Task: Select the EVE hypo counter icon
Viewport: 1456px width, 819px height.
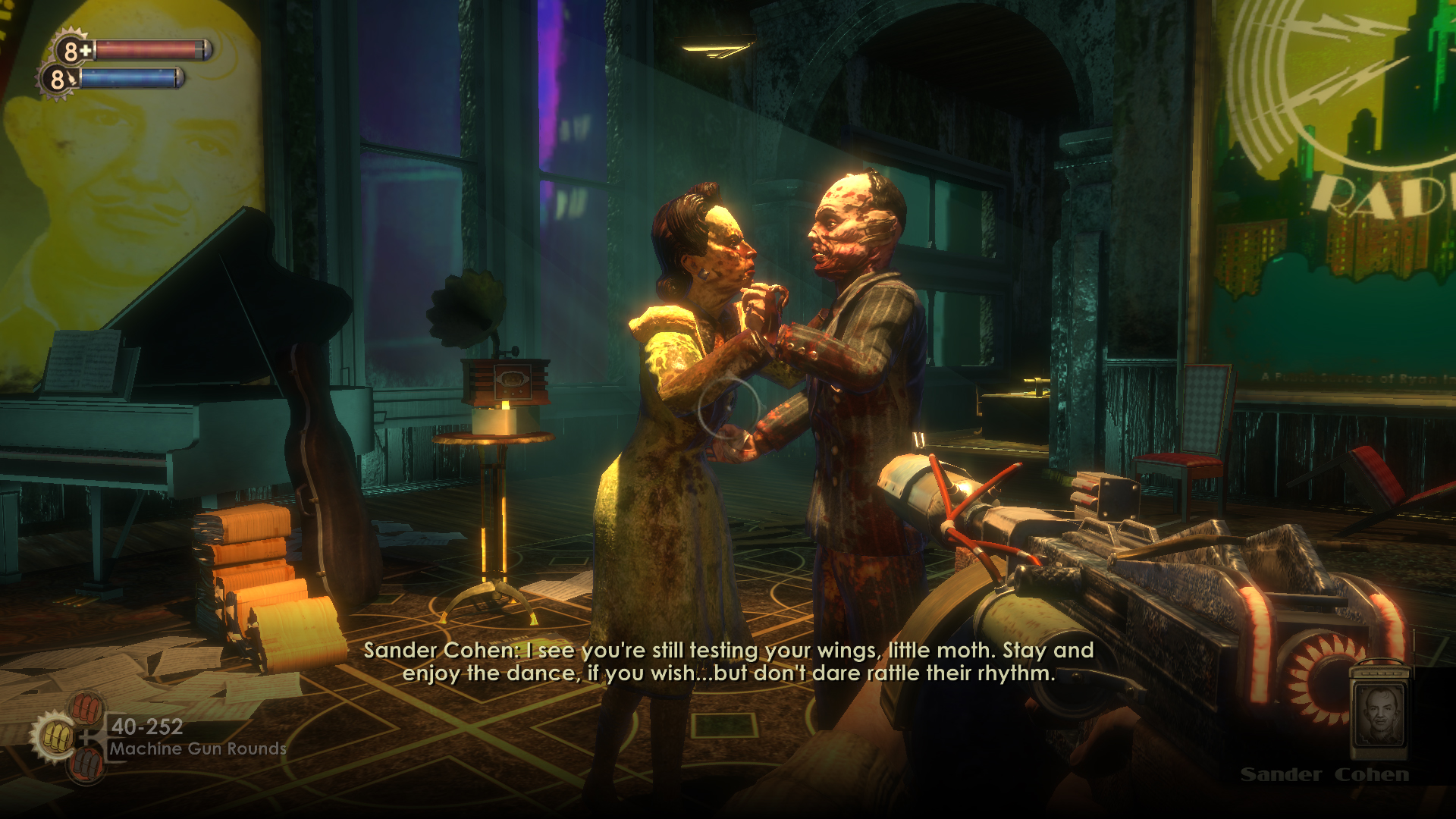Action: point(58,78)
